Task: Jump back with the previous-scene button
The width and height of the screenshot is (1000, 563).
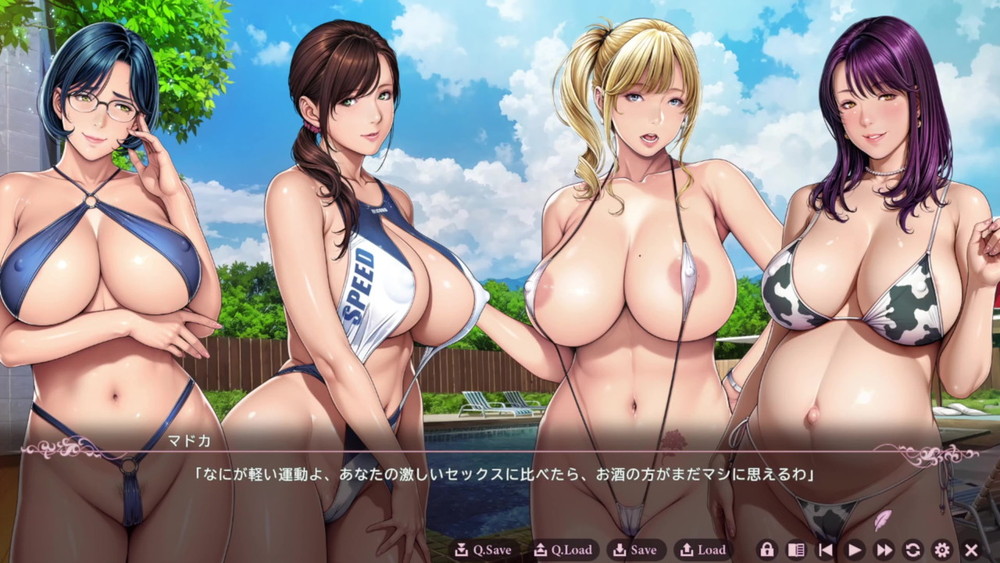Action: click(x=826, y=549)
